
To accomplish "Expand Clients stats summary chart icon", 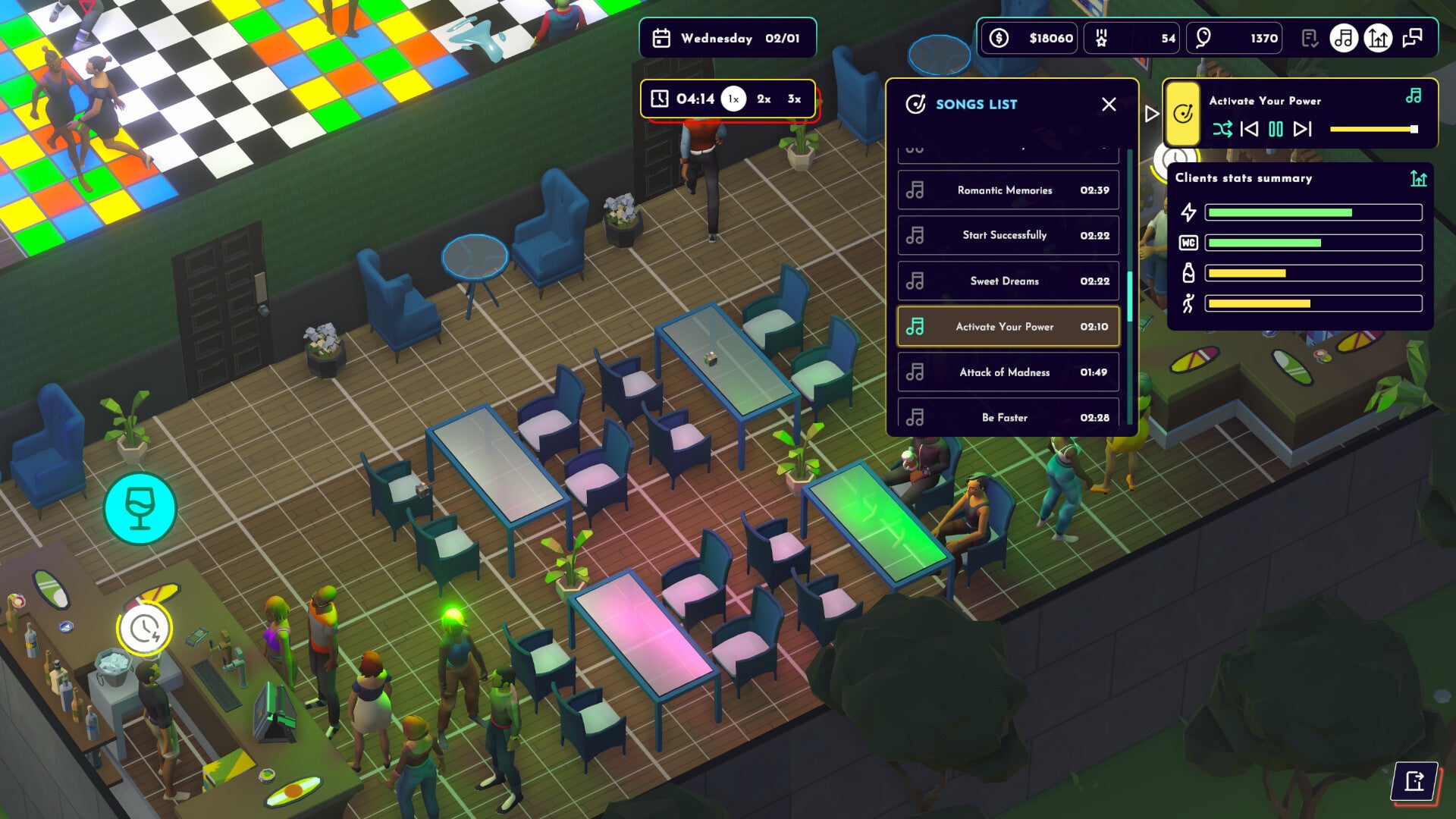I will pyautogui.click(x=1417, y=177).
